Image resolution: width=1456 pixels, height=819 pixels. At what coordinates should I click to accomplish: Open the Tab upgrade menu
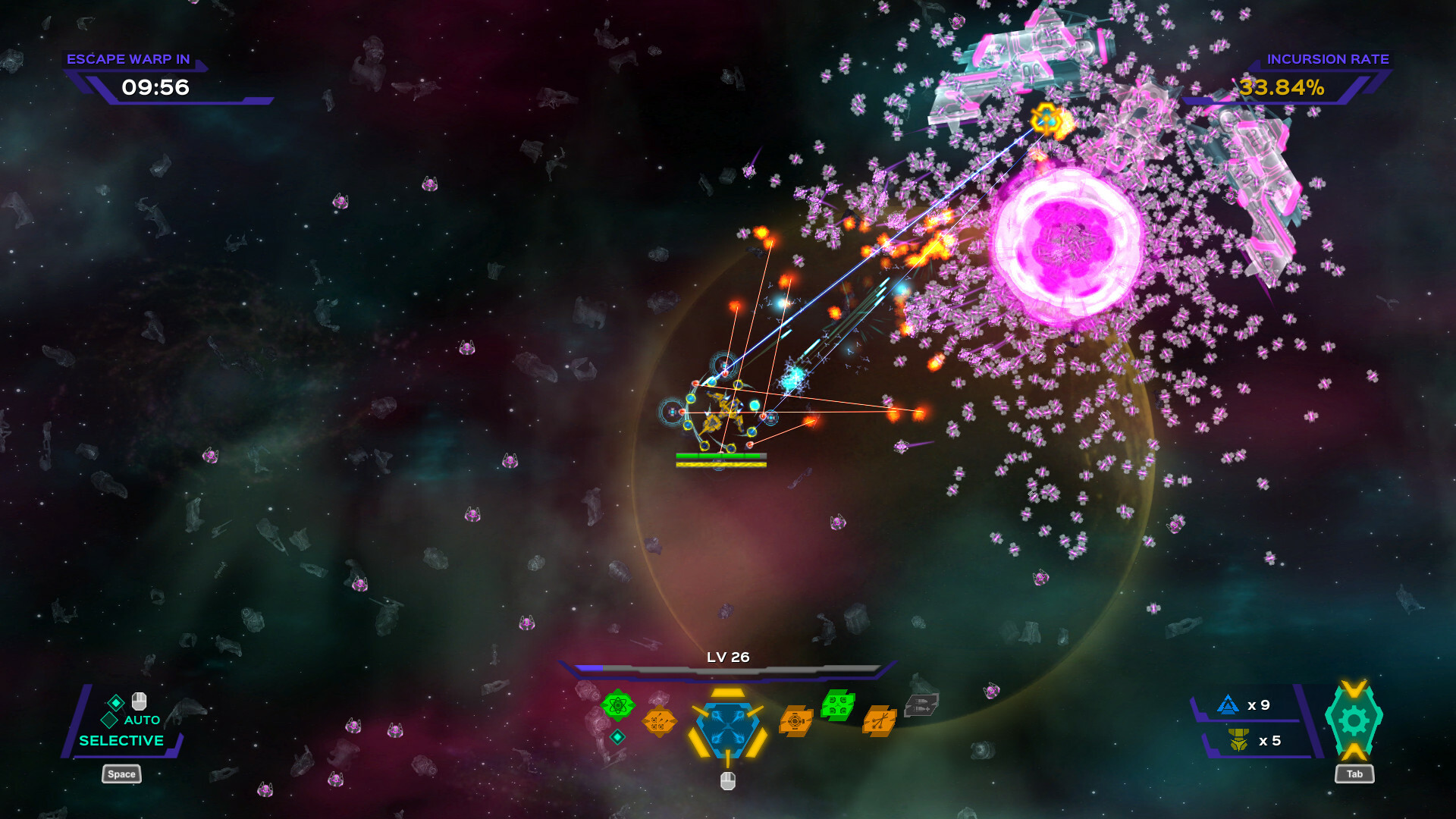1354,774
